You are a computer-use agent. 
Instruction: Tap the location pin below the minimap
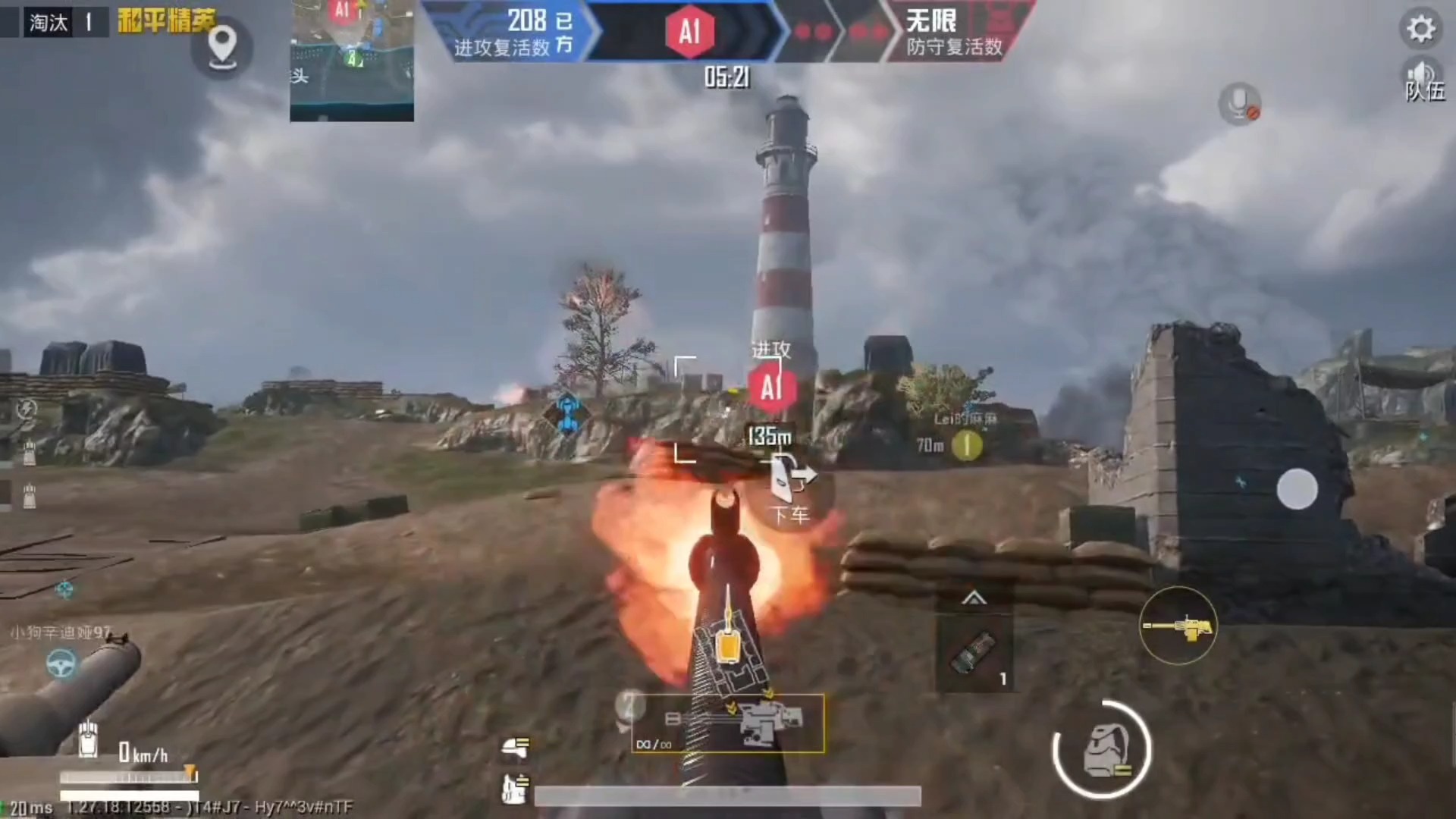tap(222, 47)
